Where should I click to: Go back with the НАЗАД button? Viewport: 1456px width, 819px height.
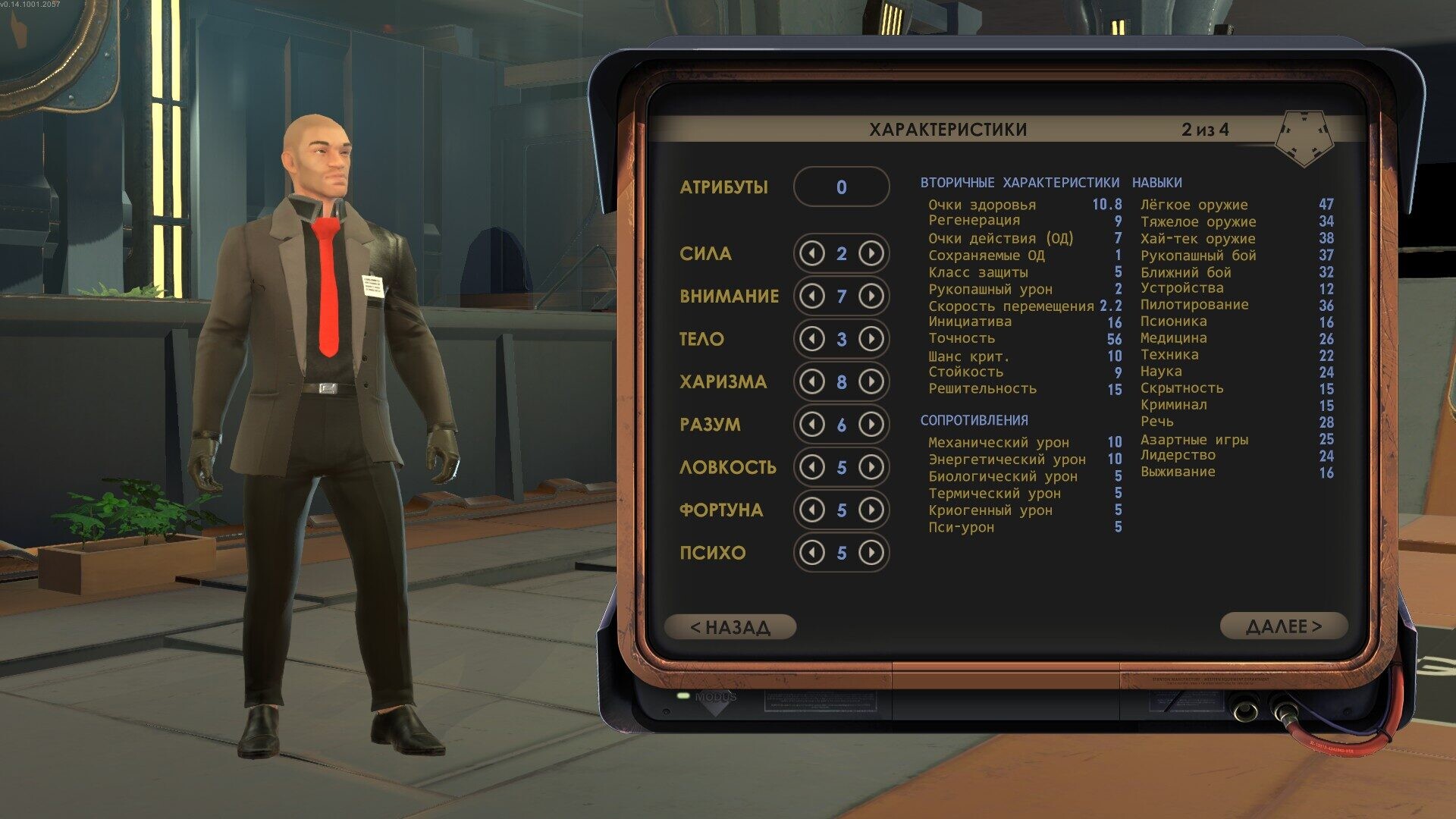[730, 627]
